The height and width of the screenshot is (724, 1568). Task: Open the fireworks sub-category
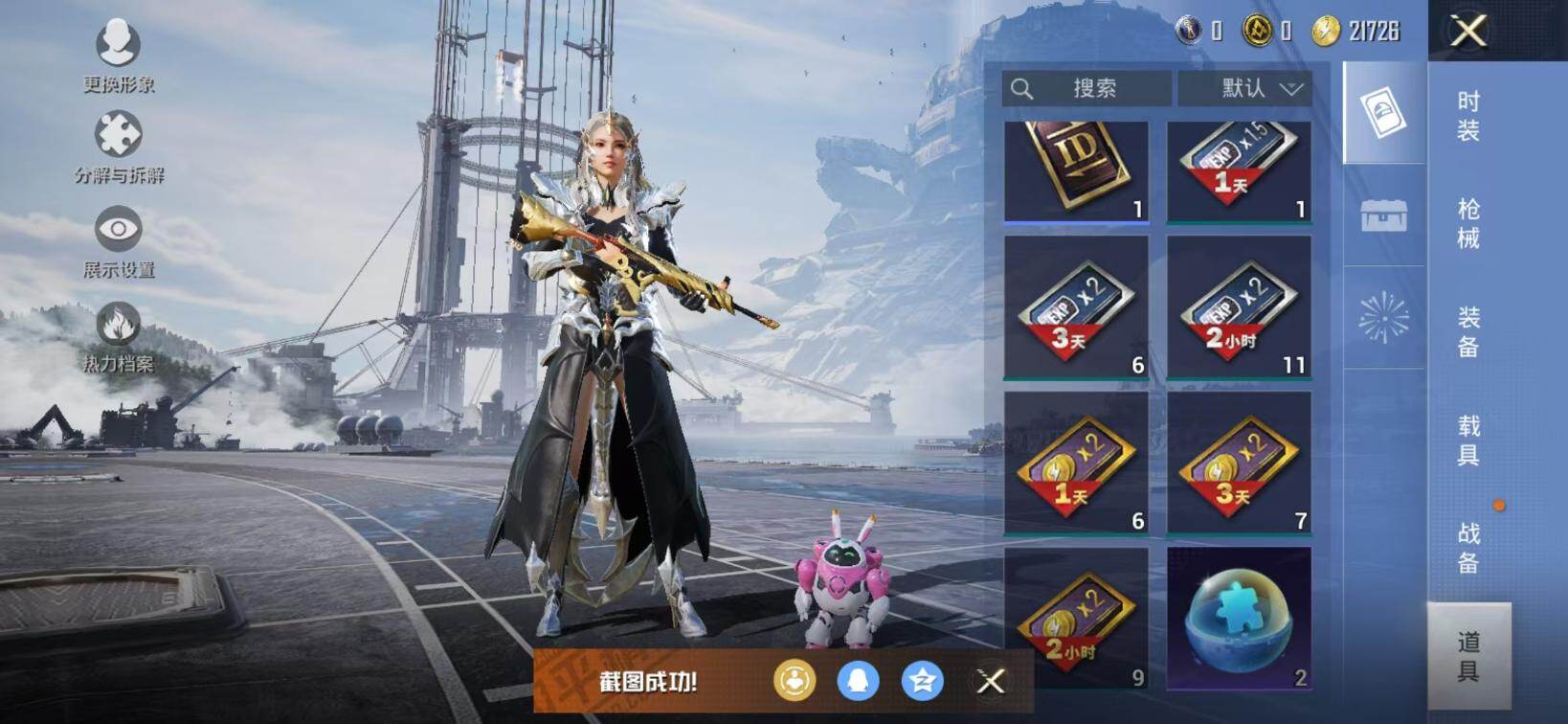click(1384, 318)
